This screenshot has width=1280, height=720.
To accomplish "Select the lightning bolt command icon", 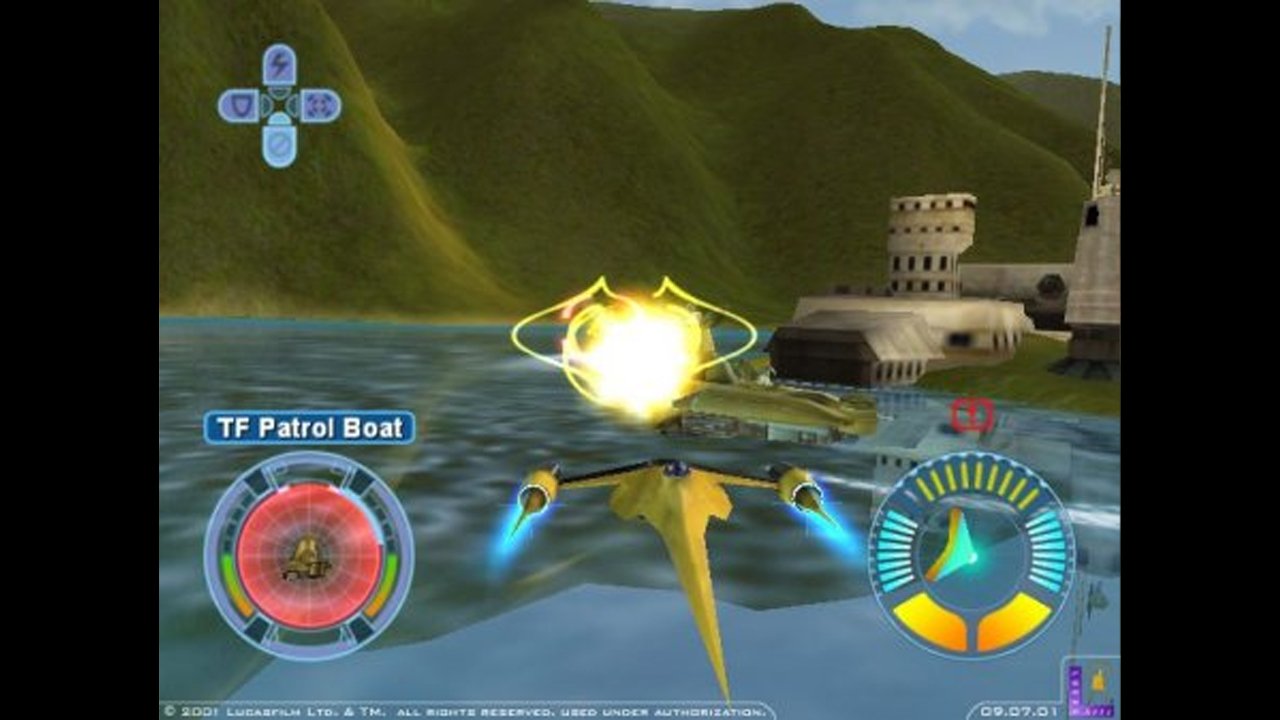I will pyautogui.click(x=279, y=65).
